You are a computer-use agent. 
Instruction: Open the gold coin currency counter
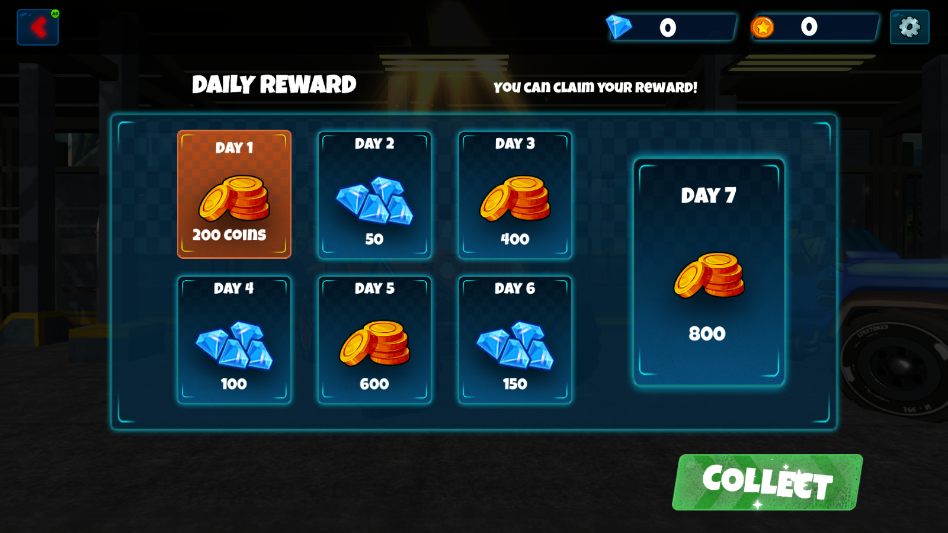813,27
